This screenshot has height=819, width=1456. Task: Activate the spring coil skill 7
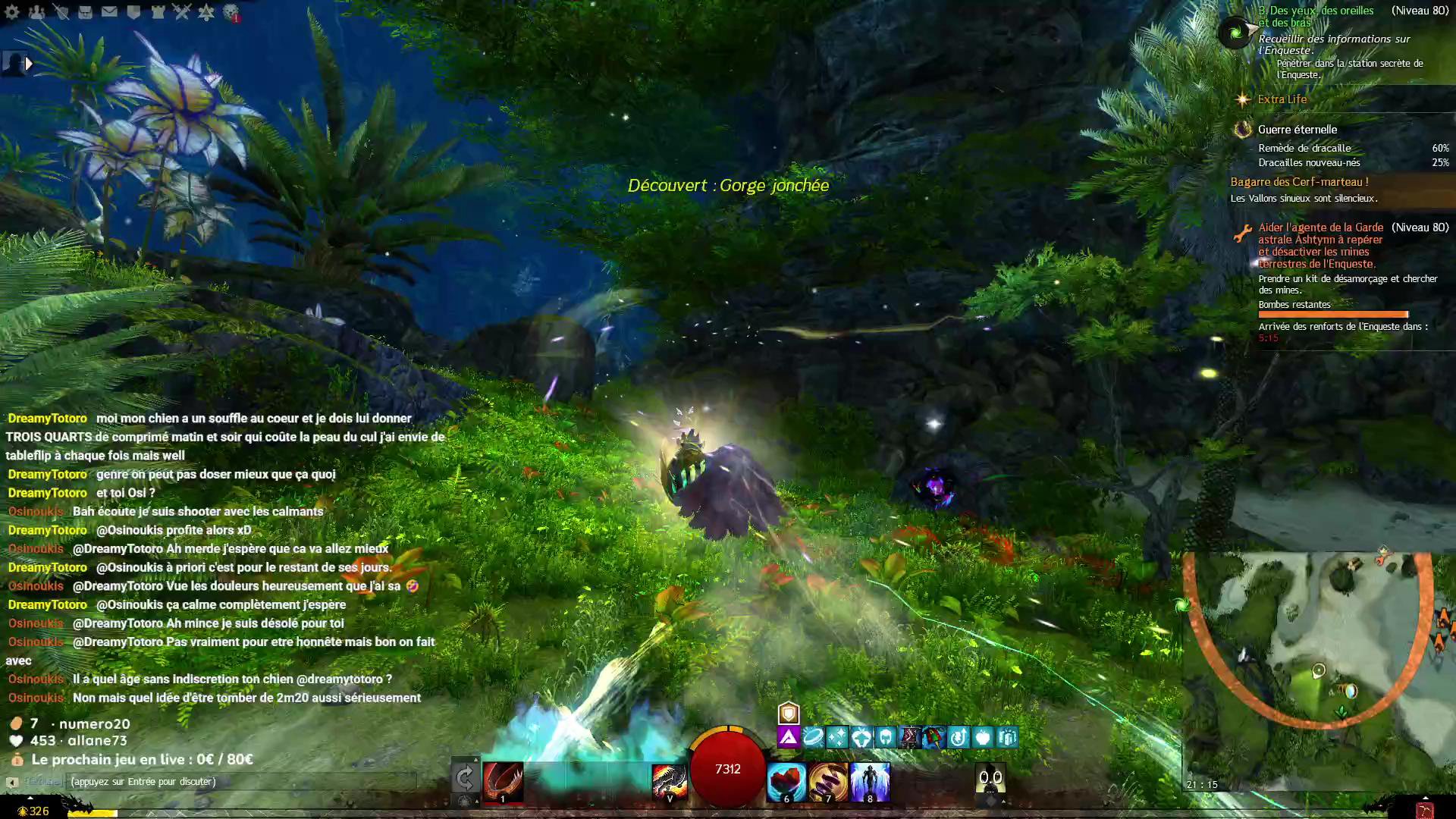click(827, 781)
